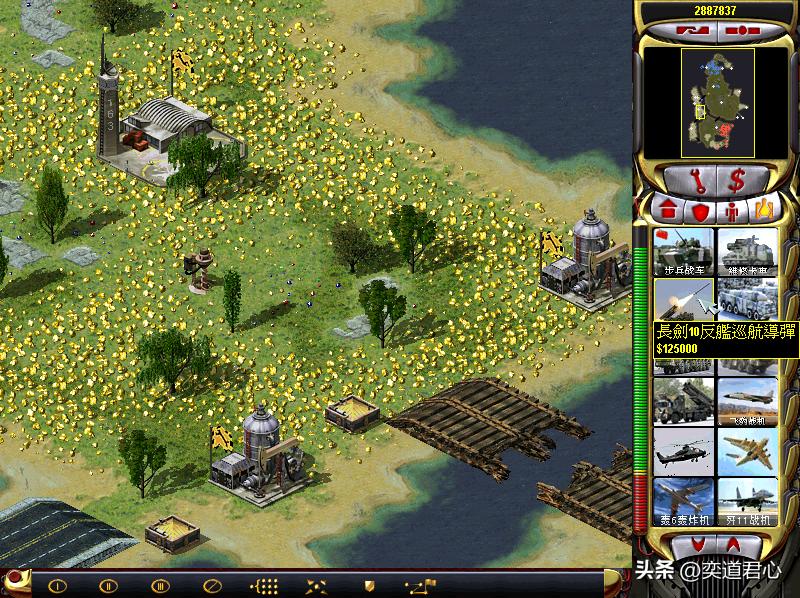Build the 步兵战车 infantry fighting vehicle
Image resolution: width=800 pixels, height=598 pixels.
click(x=684, y=252)
